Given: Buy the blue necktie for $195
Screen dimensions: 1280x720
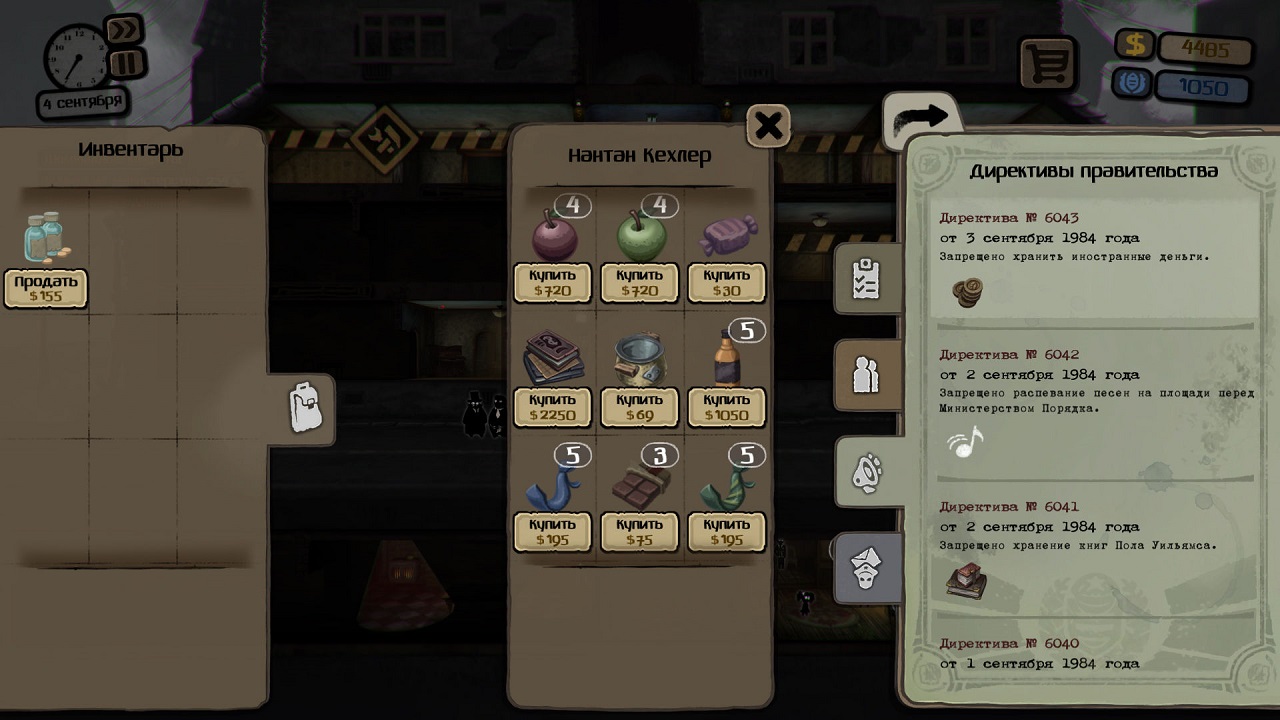Looking at the screenshot, I should pos(553,532).
